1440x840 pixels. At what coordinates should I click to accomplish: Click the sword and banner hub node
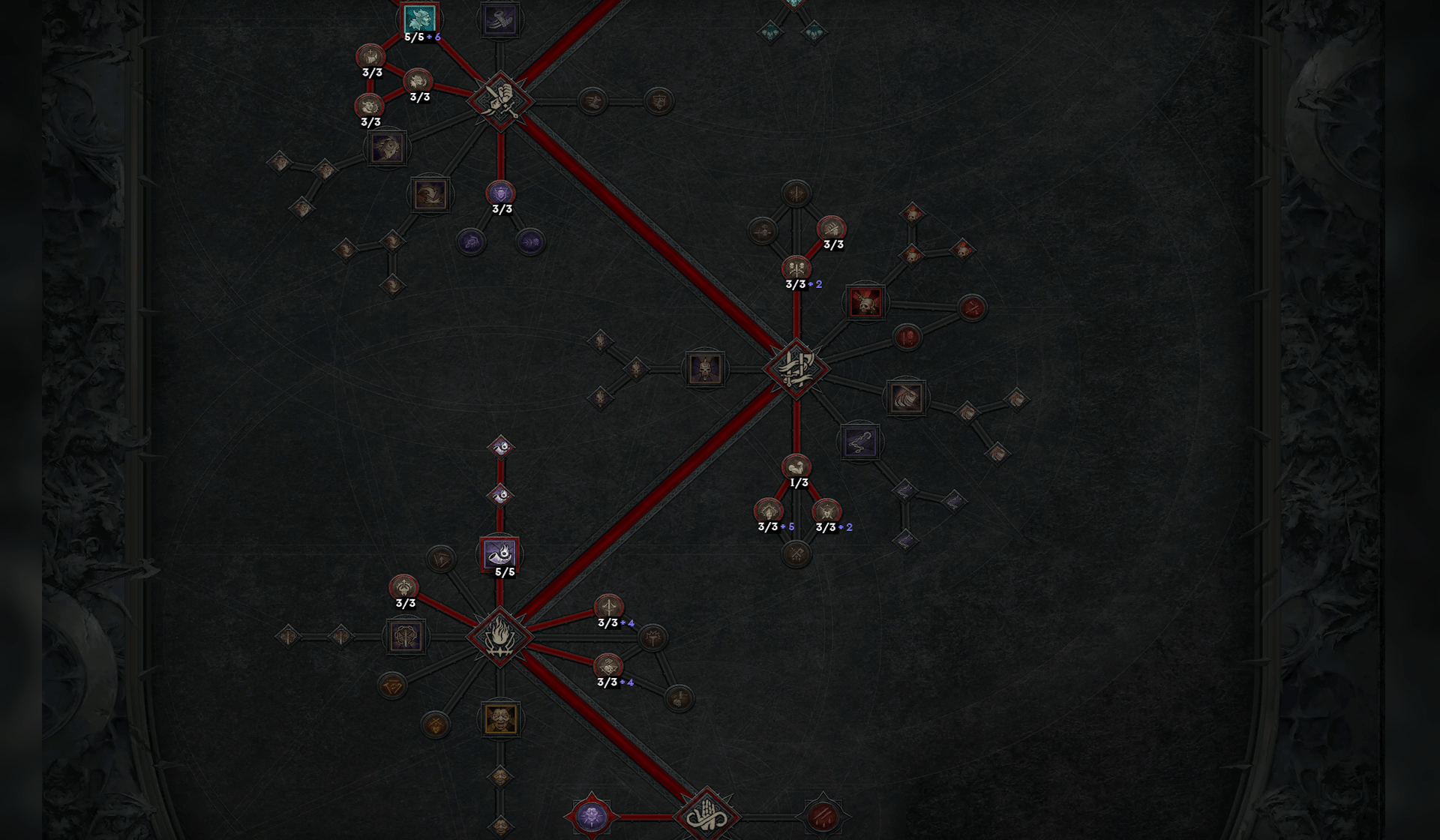(x=796, y=368)
